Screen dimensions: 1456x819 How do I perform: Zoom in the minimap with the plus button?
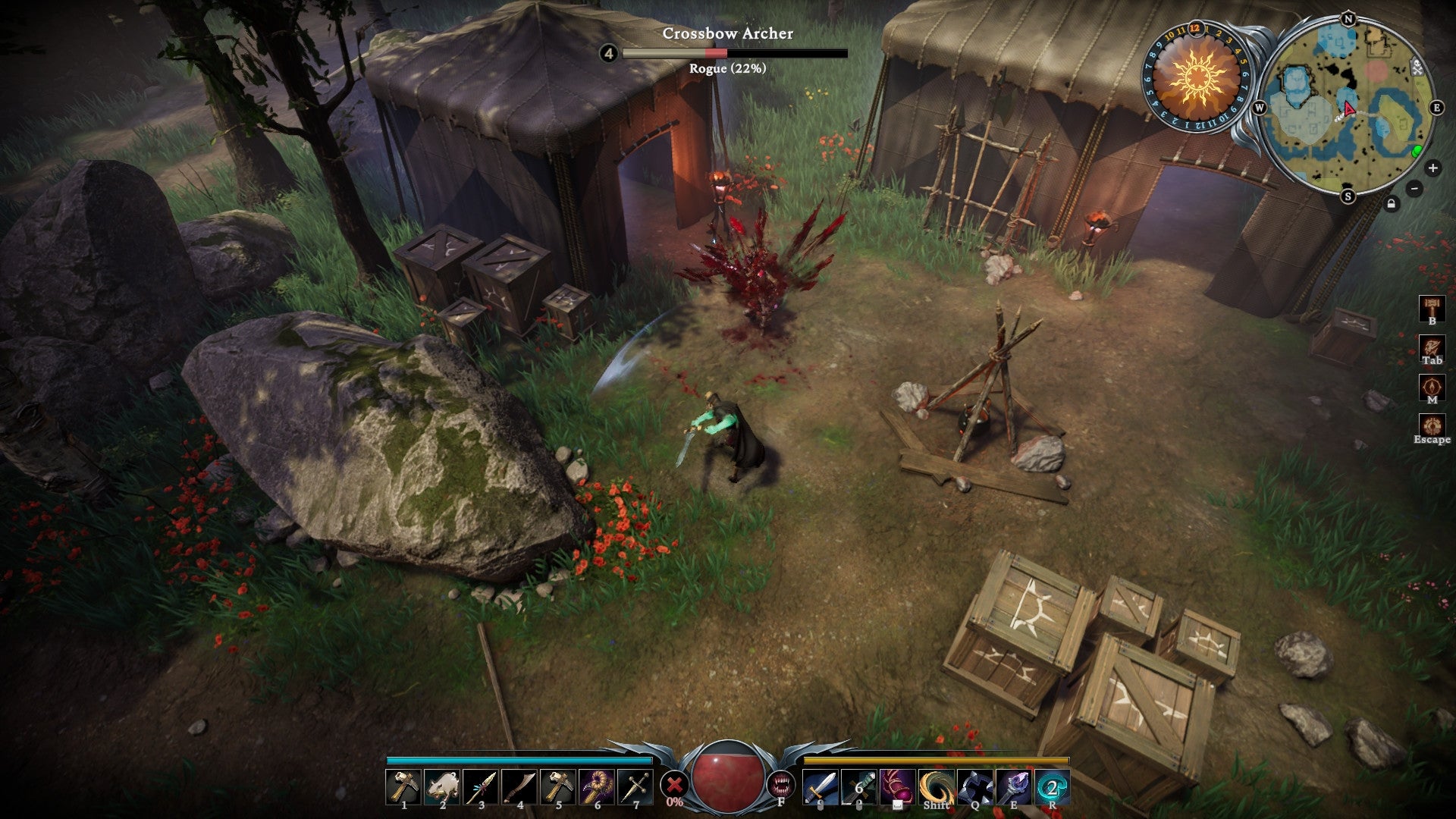pos(1432,168)
